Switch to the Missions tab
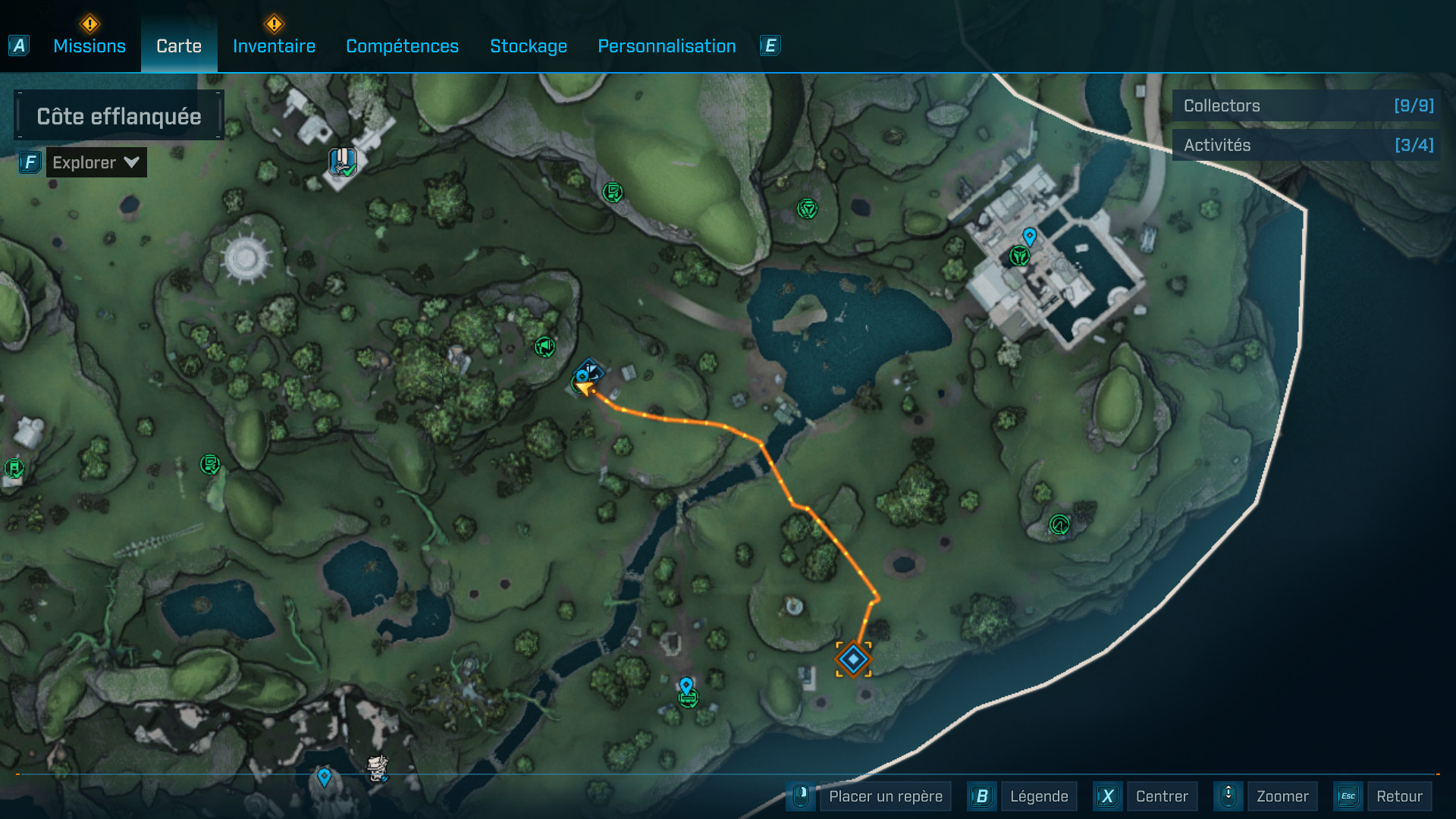This screenshot has height=819, width=1456. coord(89,46)
